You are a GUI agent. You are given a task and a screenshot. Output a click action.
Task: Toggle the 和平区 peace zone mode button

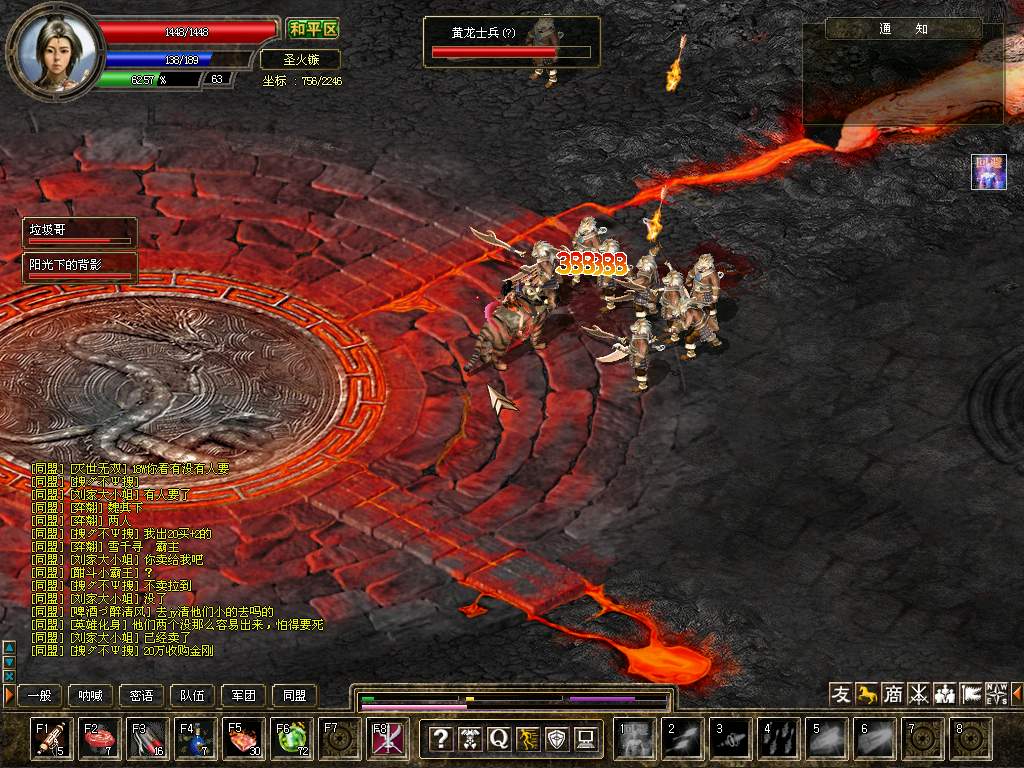312,29
